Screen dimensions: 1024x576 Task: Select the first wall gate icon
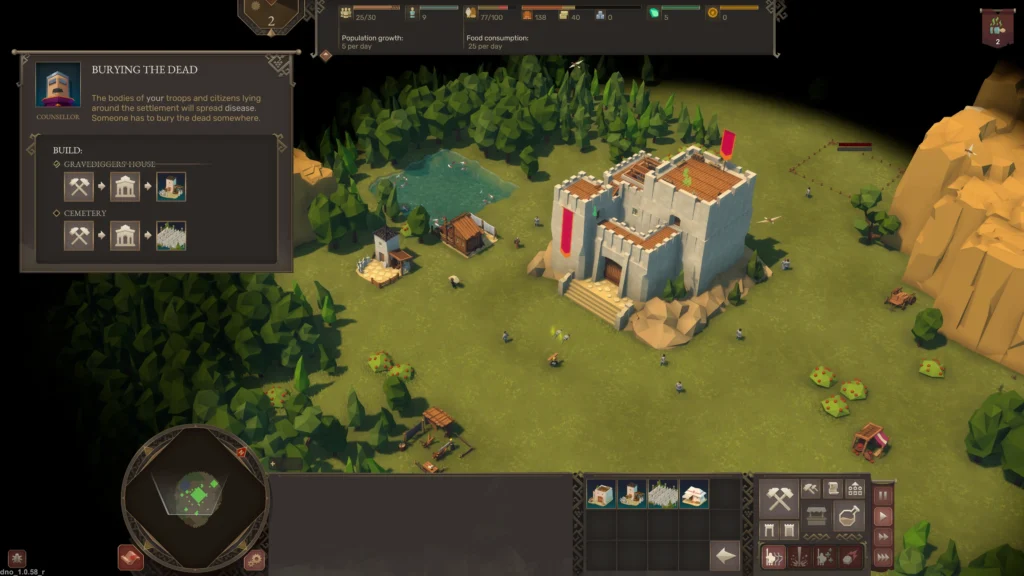pyautogui.click(x=770, y=530)
